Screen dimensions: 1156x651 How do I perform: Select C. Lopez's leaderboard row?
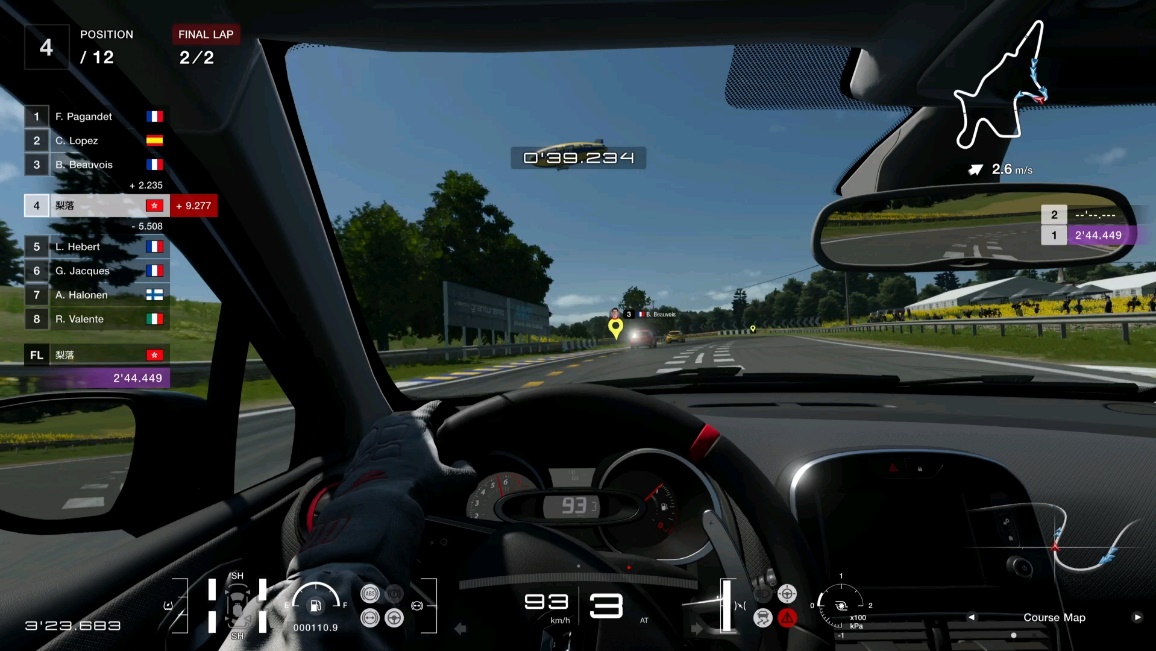[x=97, y=141]
